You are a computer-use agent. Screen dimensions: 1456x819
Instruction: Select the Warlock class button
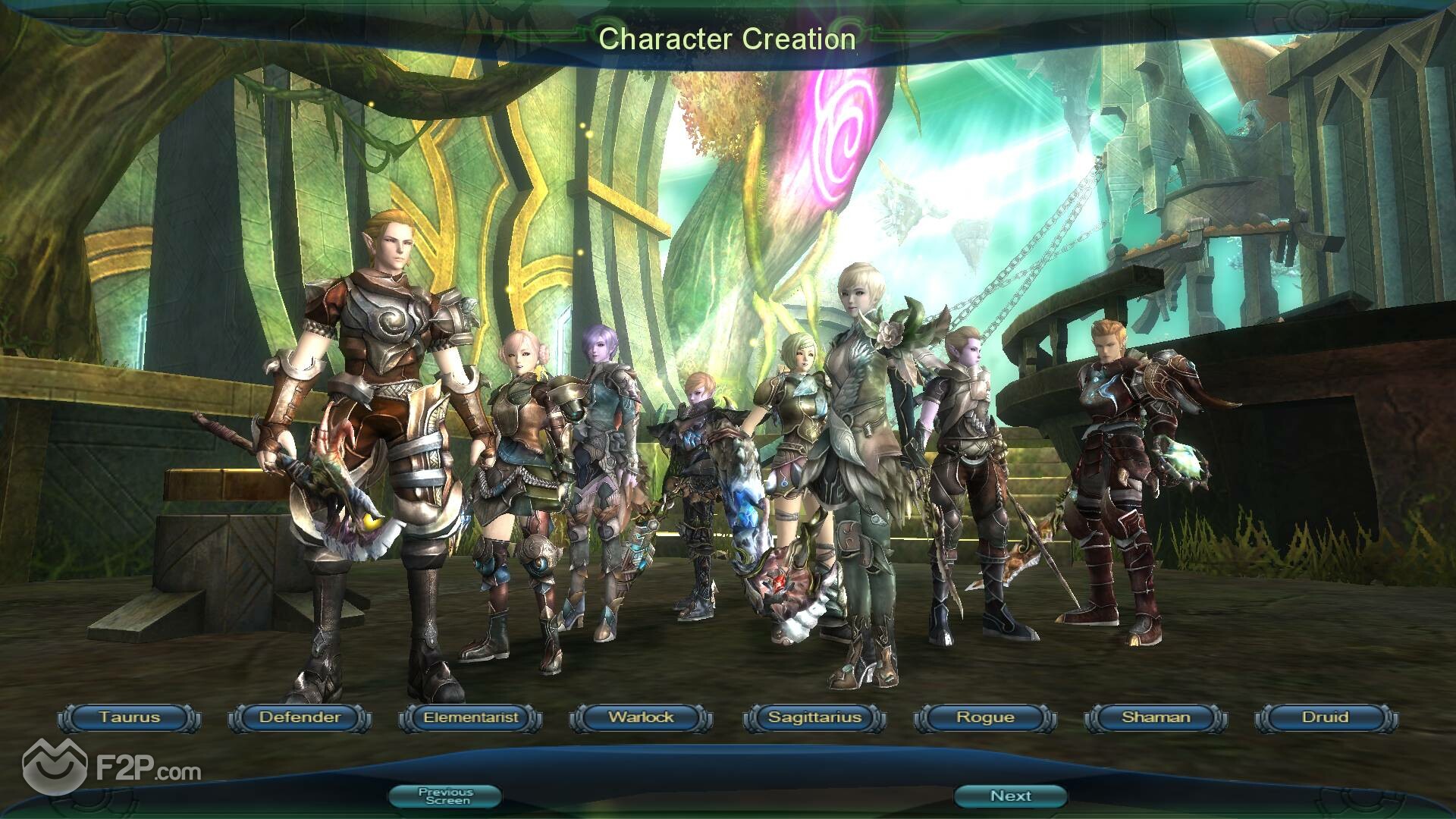pos(642,717)
